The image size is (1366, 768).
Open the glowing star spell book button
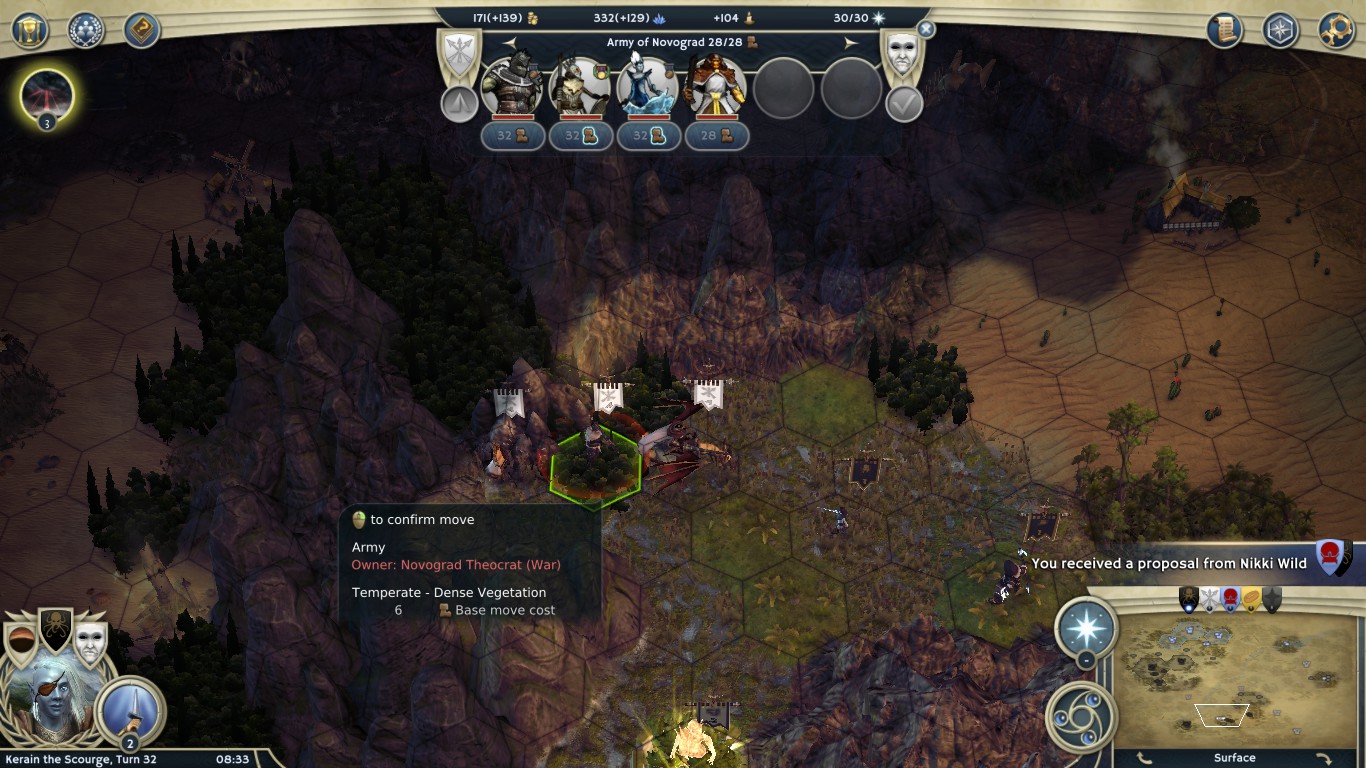click(1086, 630)
